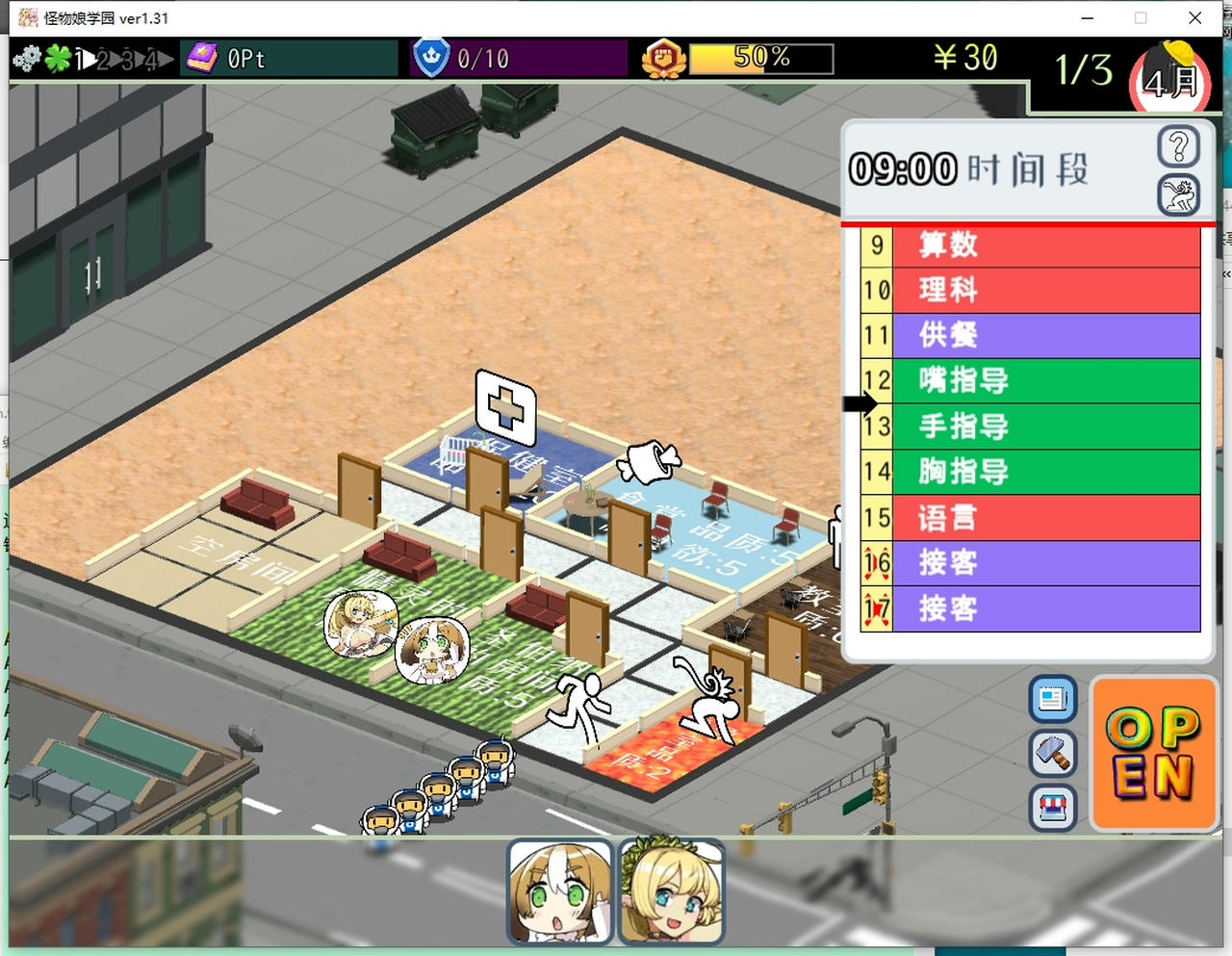This screenshot has height=956, width=1232.
Task: Click the purple book 0Pt icon
Action: coord(202,59)
